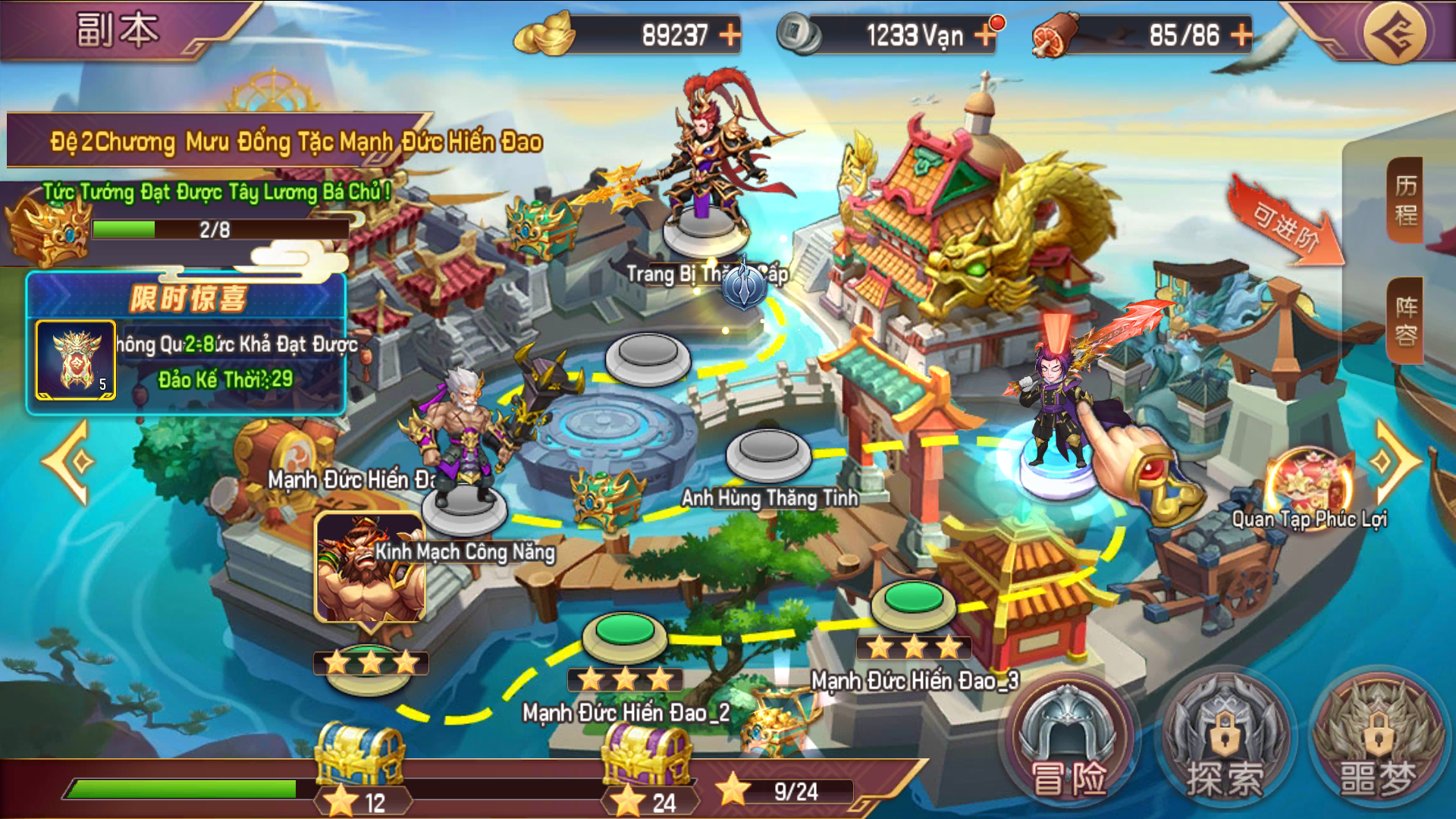Select the Anh Hùng Thăng Tinh stage node

pos(768,452)
